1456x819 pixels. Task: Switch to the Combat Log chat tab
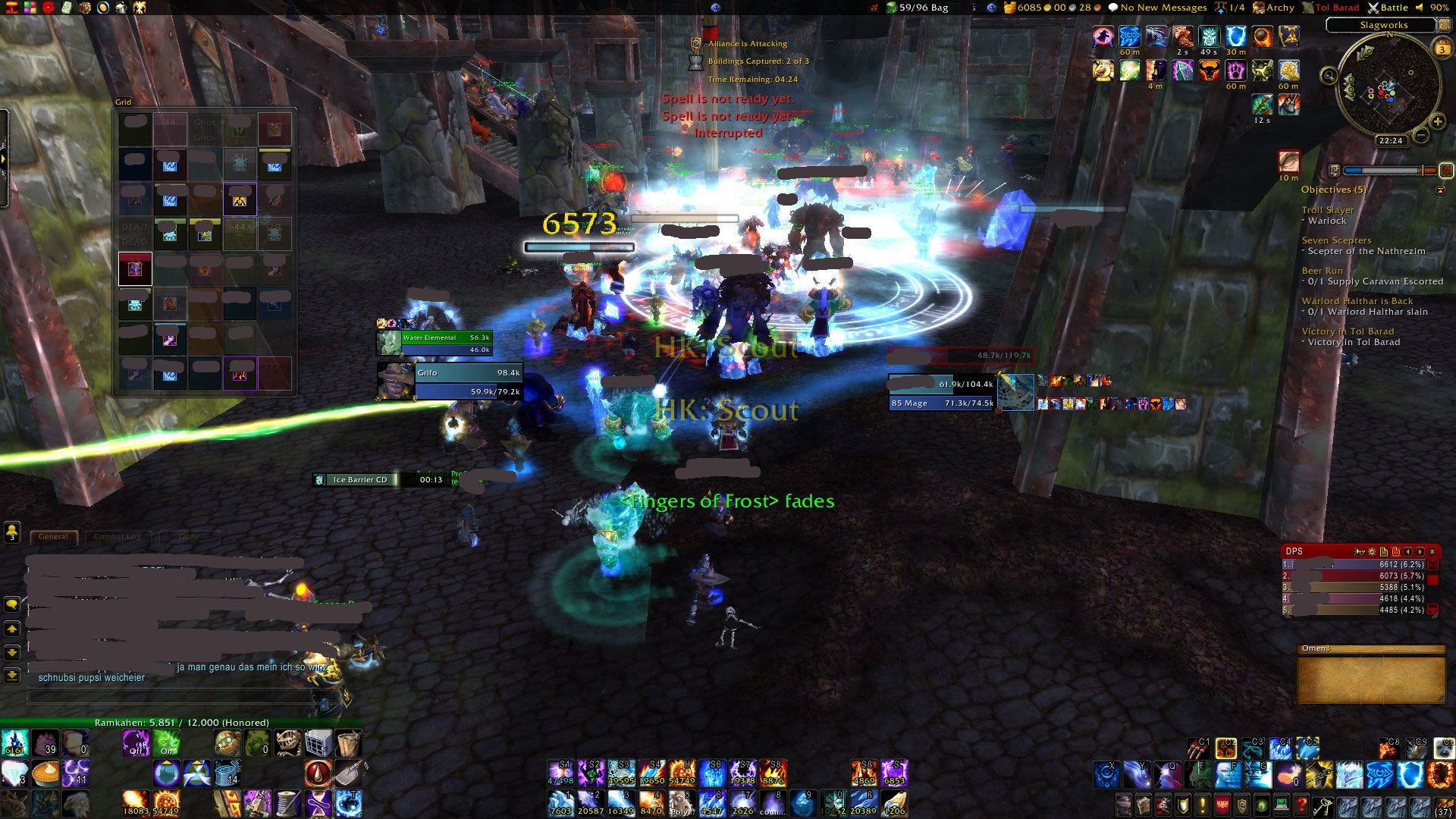click(x=117, y=536)
